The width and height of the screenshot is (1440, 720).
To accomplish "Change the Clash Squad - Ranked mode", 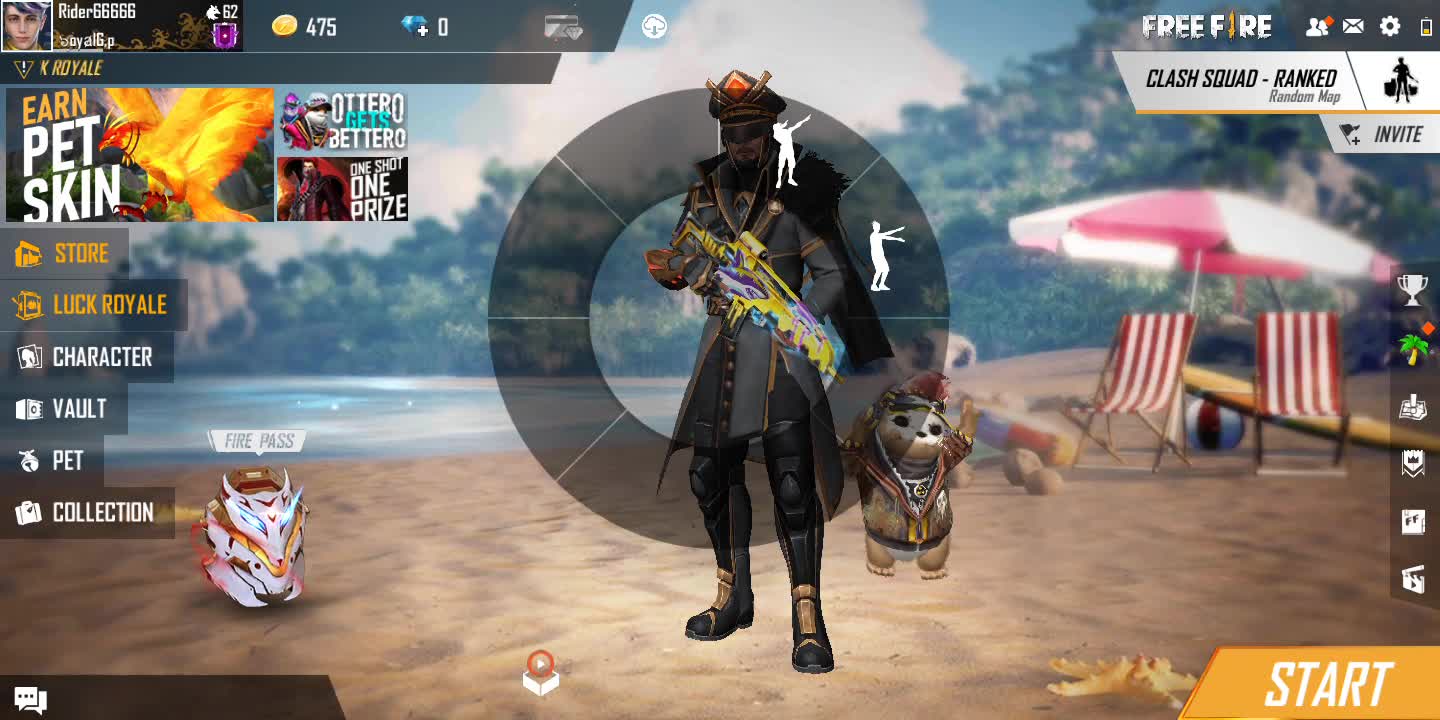I will coord(1242,83).
